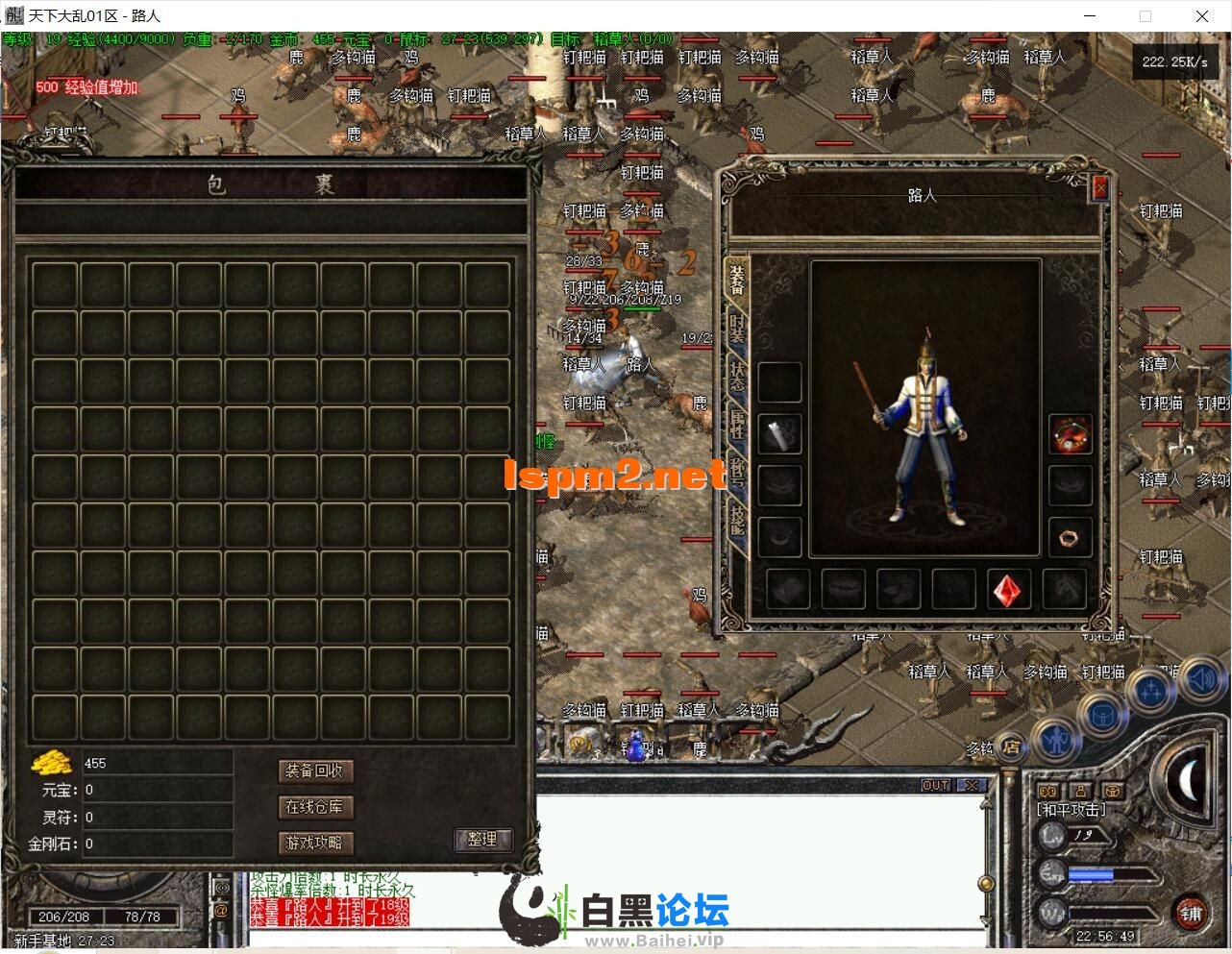The width and height of the screenshot is (1232, 954).
Task: Open the 店 shop button
Action: coord(1010,746)
